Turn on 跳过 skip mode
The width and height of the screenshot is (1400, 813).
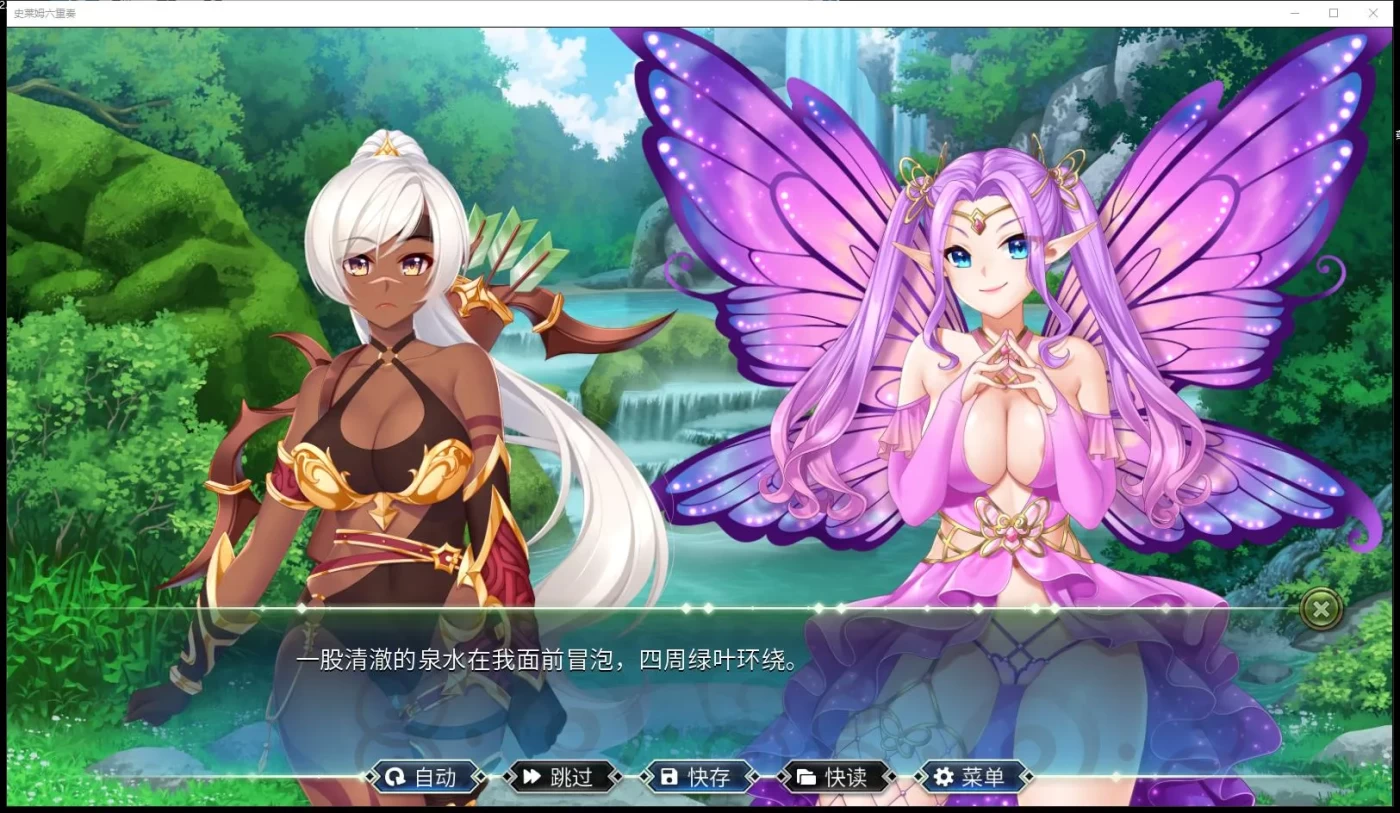tap(562, 777)
